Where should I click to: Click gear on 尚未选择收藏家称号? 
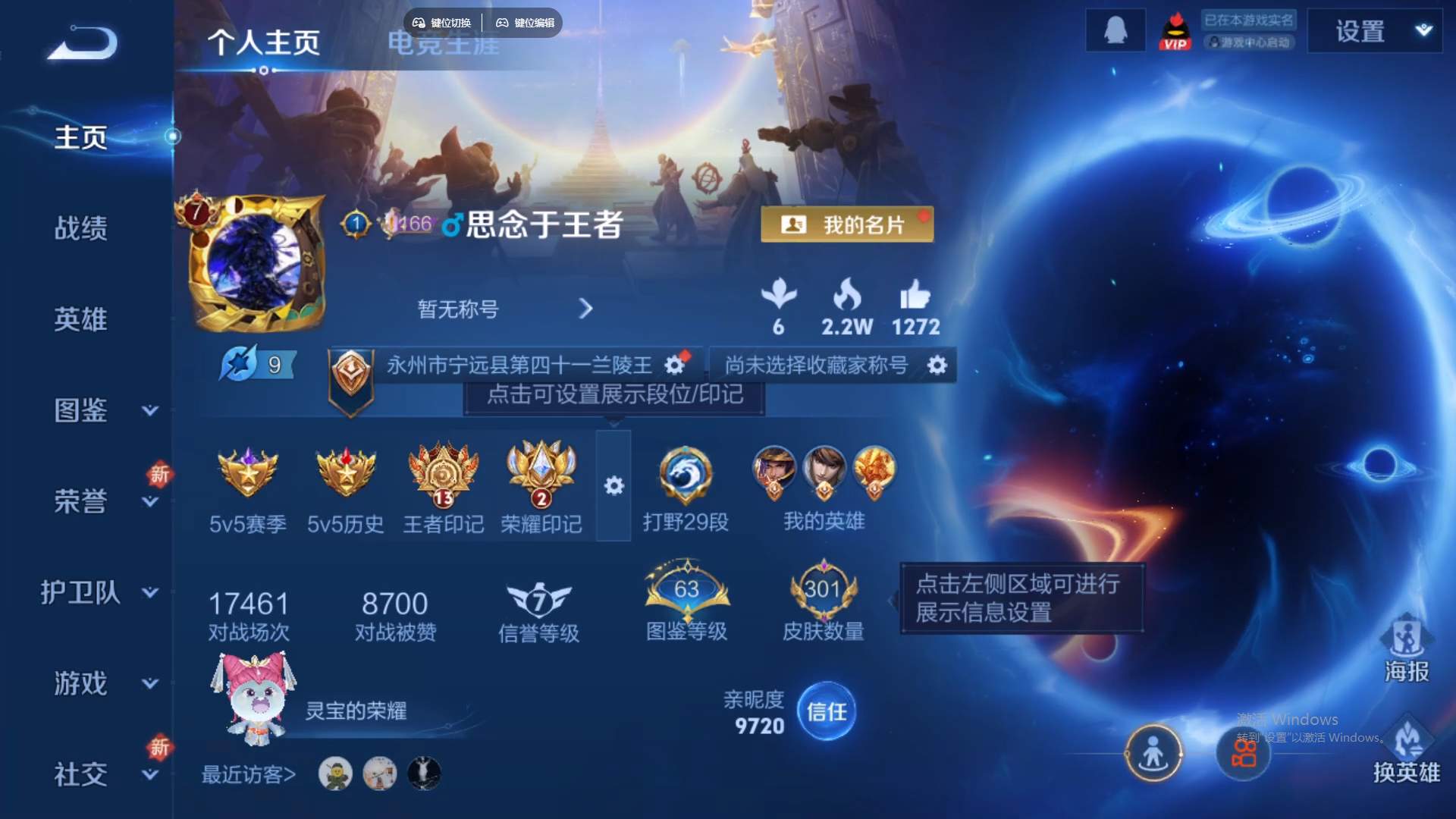(937, 365)
